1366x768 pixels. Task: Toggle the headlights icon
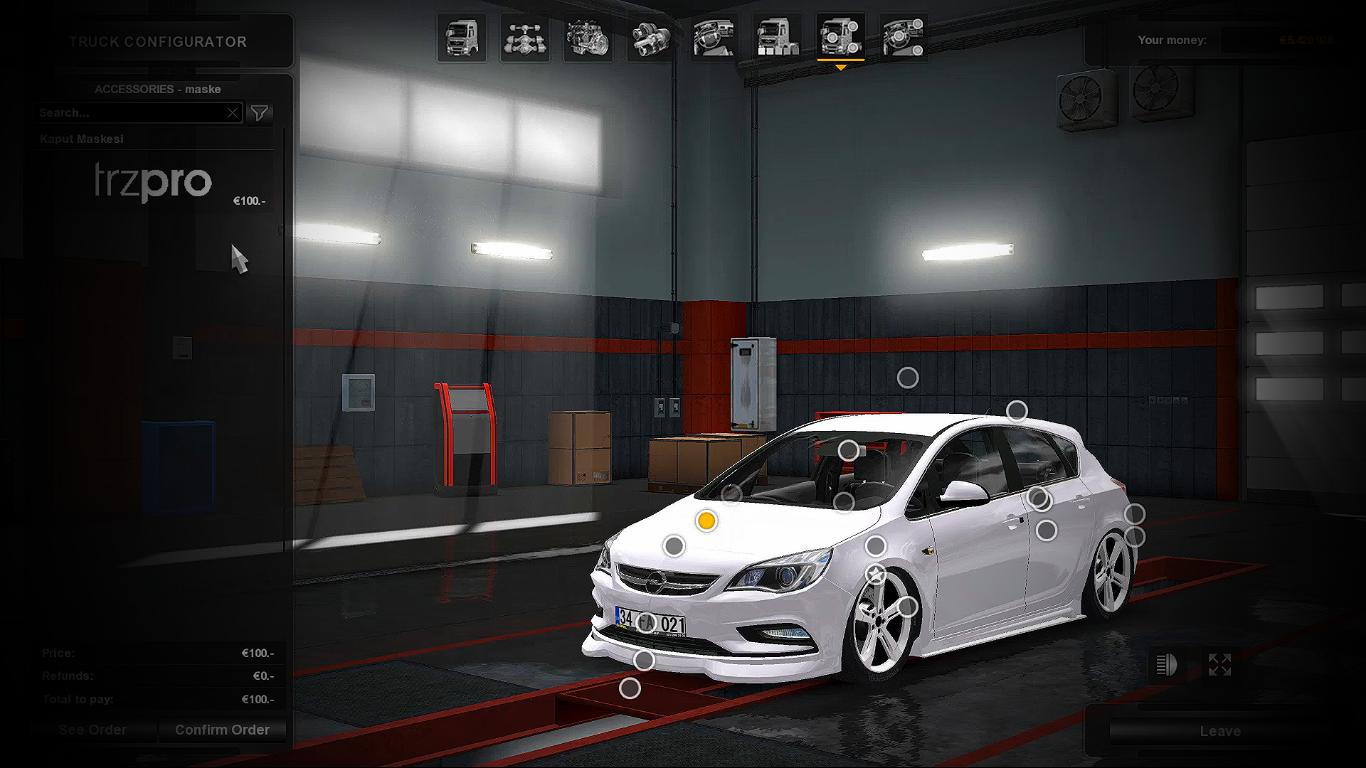(1167, 665)
